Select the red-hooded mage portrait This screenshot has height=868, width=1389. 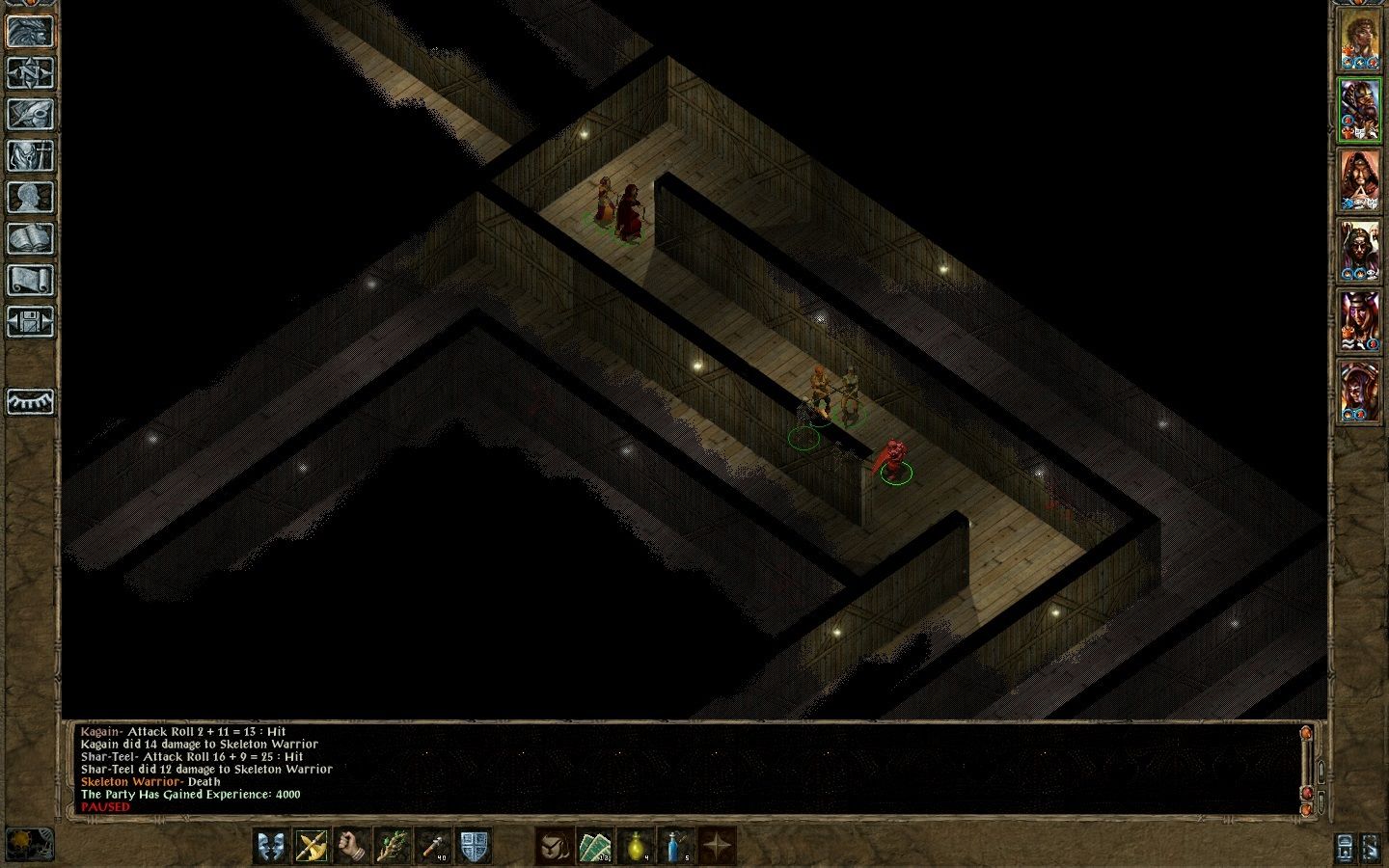pos(1358,179)
